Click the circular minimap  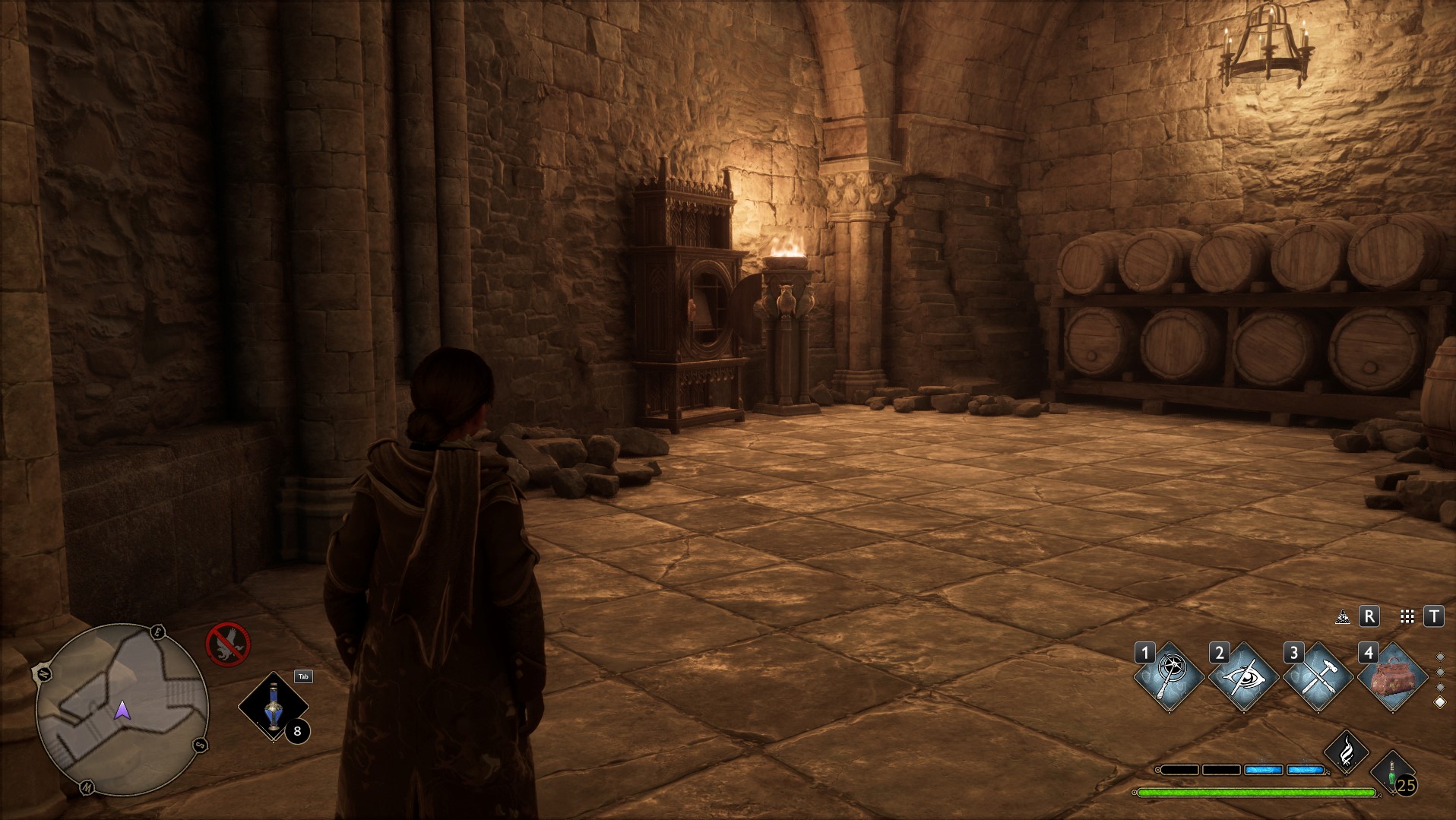(122, 709)
